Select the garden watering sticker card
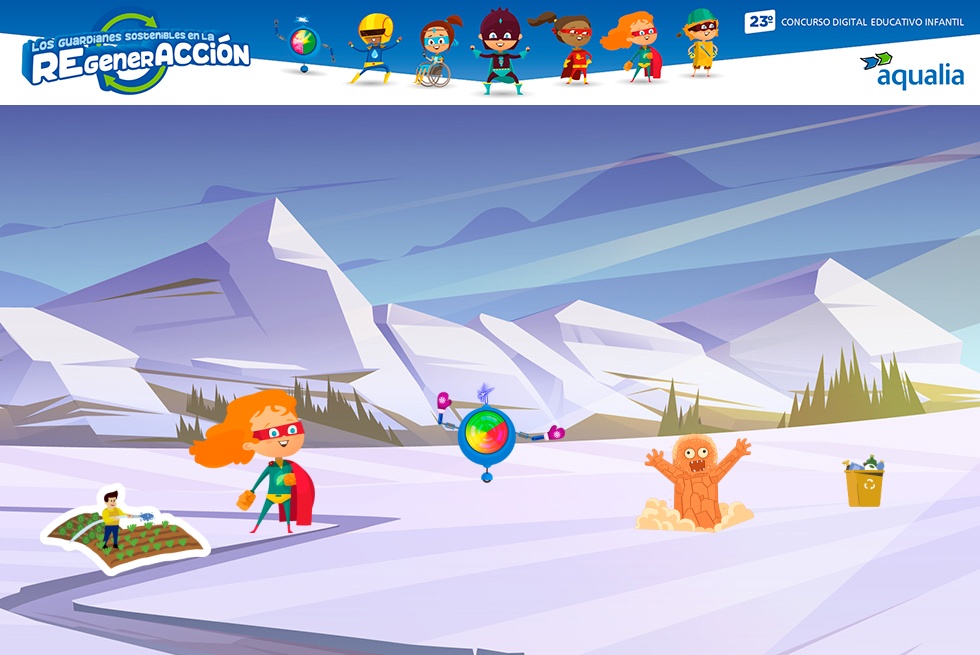 [x=124, y=529]
